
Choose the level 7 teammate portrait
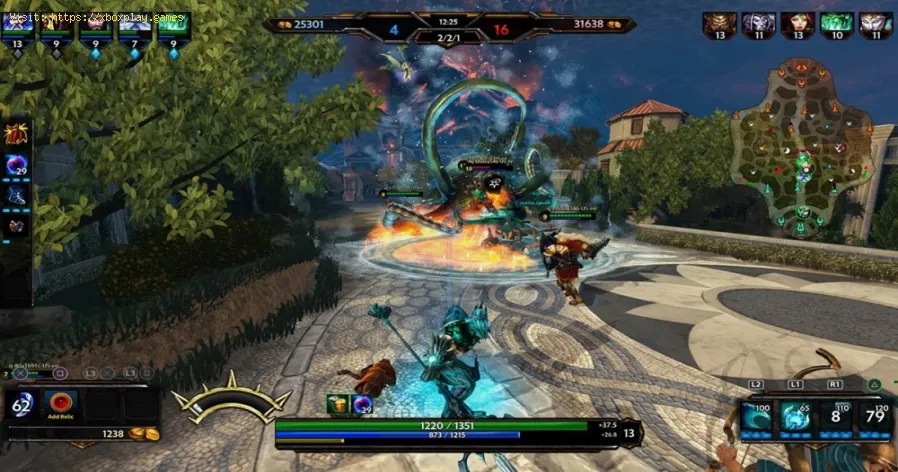coord(132,24)
